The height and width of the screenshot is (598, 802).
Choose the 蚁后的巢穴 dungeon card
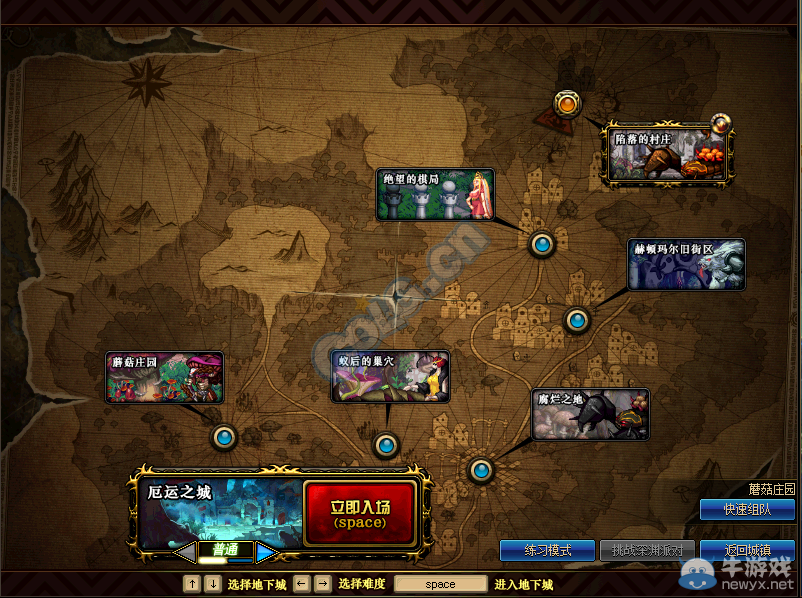390,376
